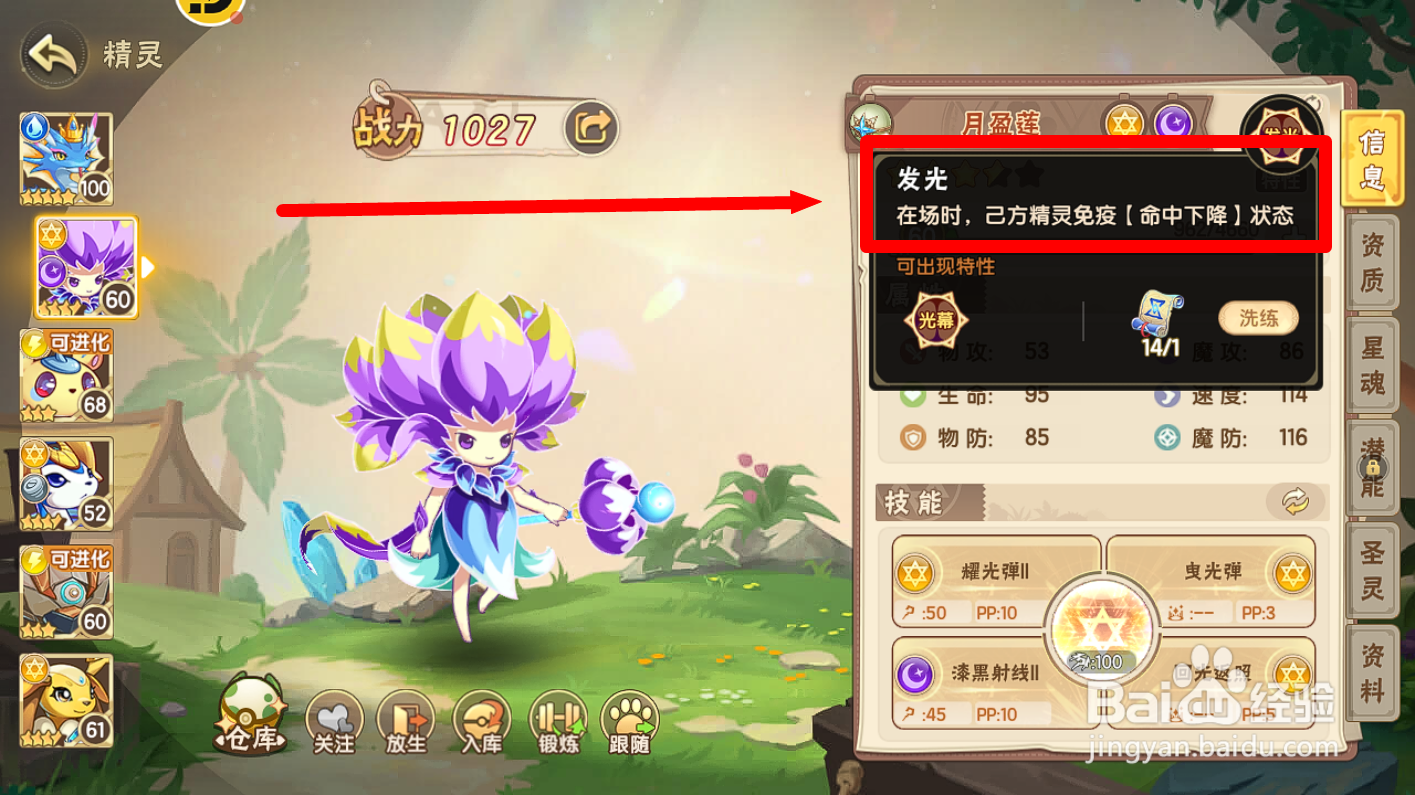
Task: Toggle the 发光 ability badge top right
Action: [1283, 128]
